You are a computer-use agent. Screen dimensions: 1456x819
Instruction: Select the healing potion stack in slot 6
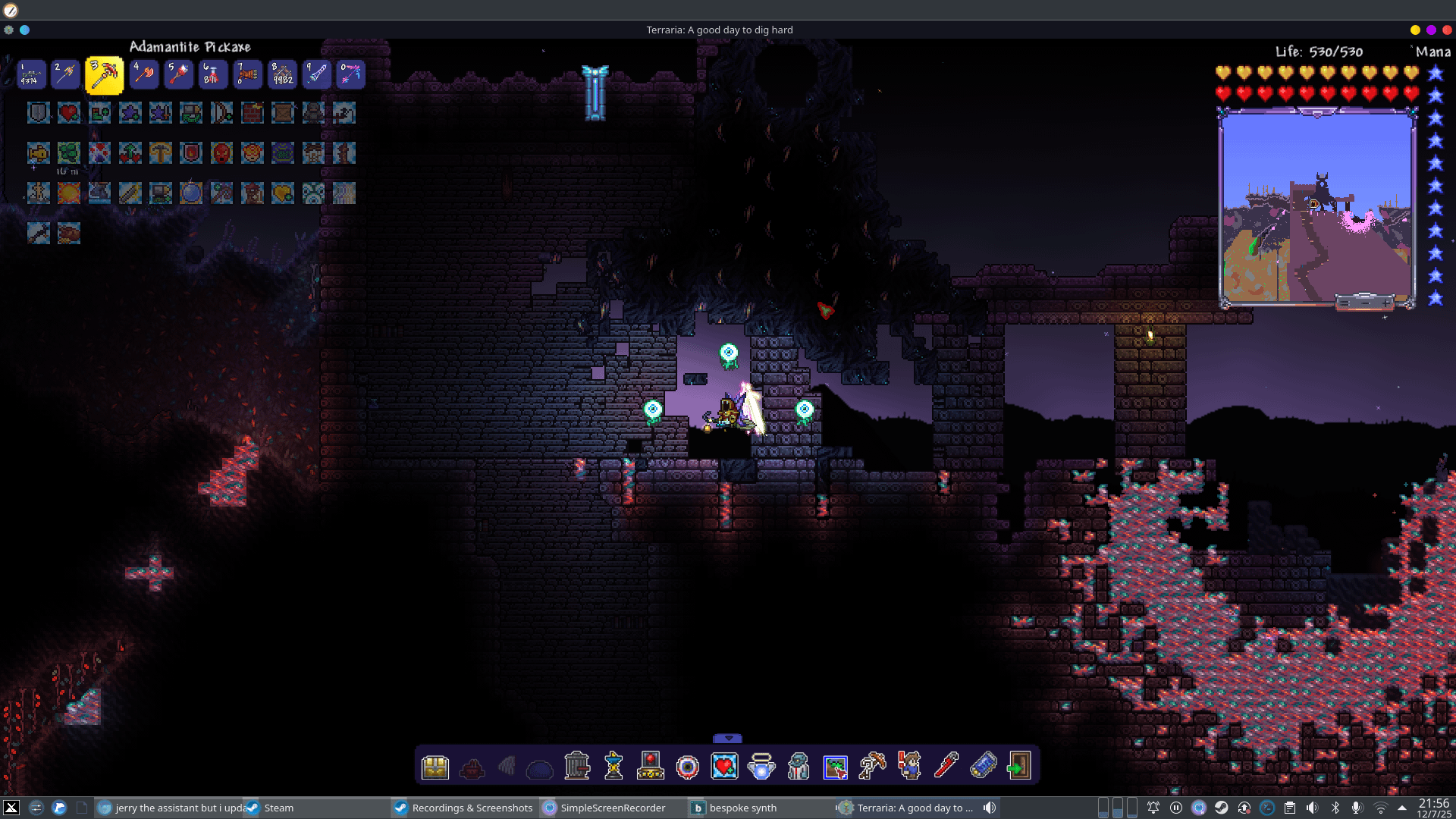tap(212, 74)
